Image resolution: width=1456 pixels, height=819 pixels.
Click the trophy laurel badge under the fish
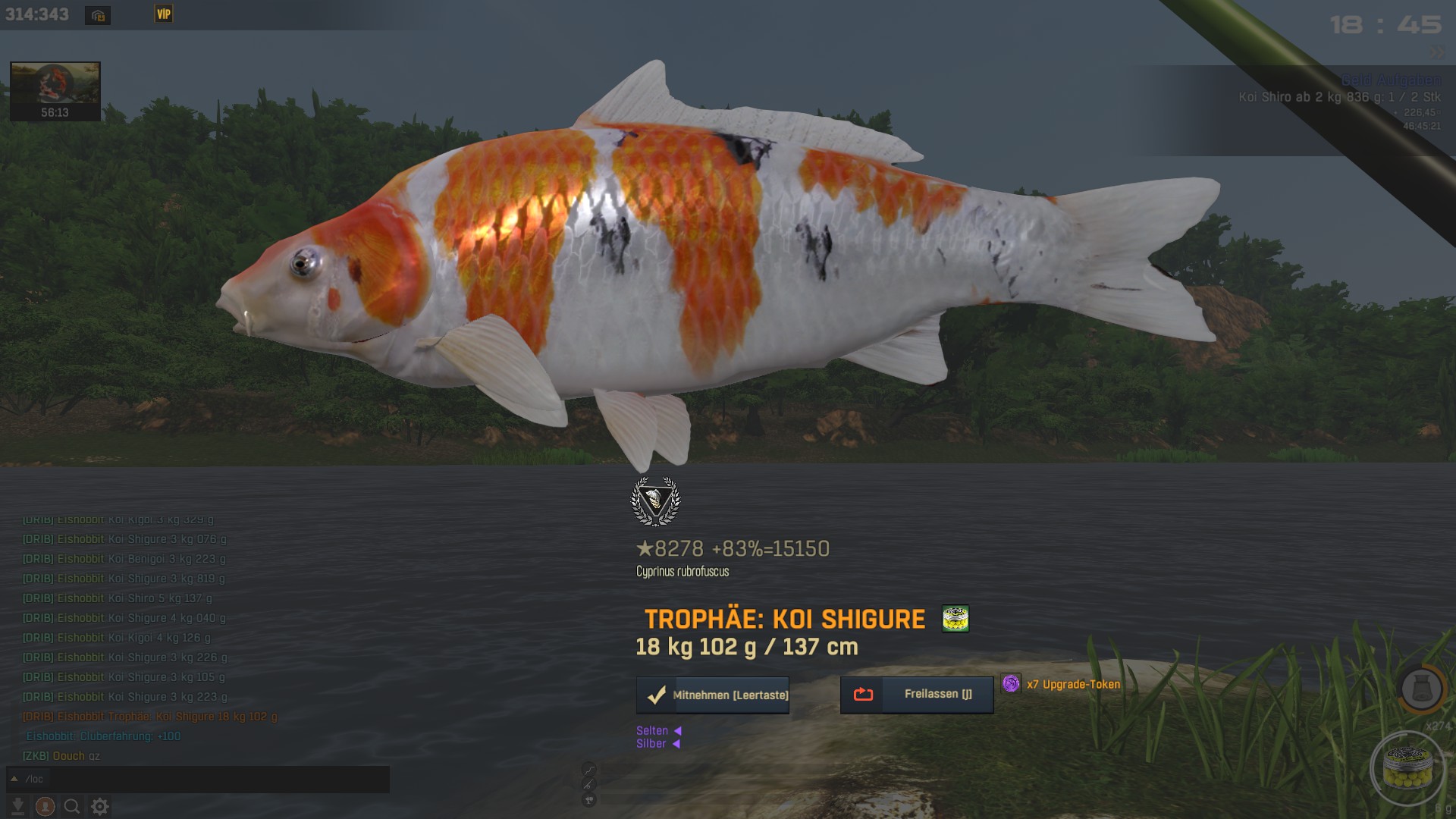click(x=655, y=501)
